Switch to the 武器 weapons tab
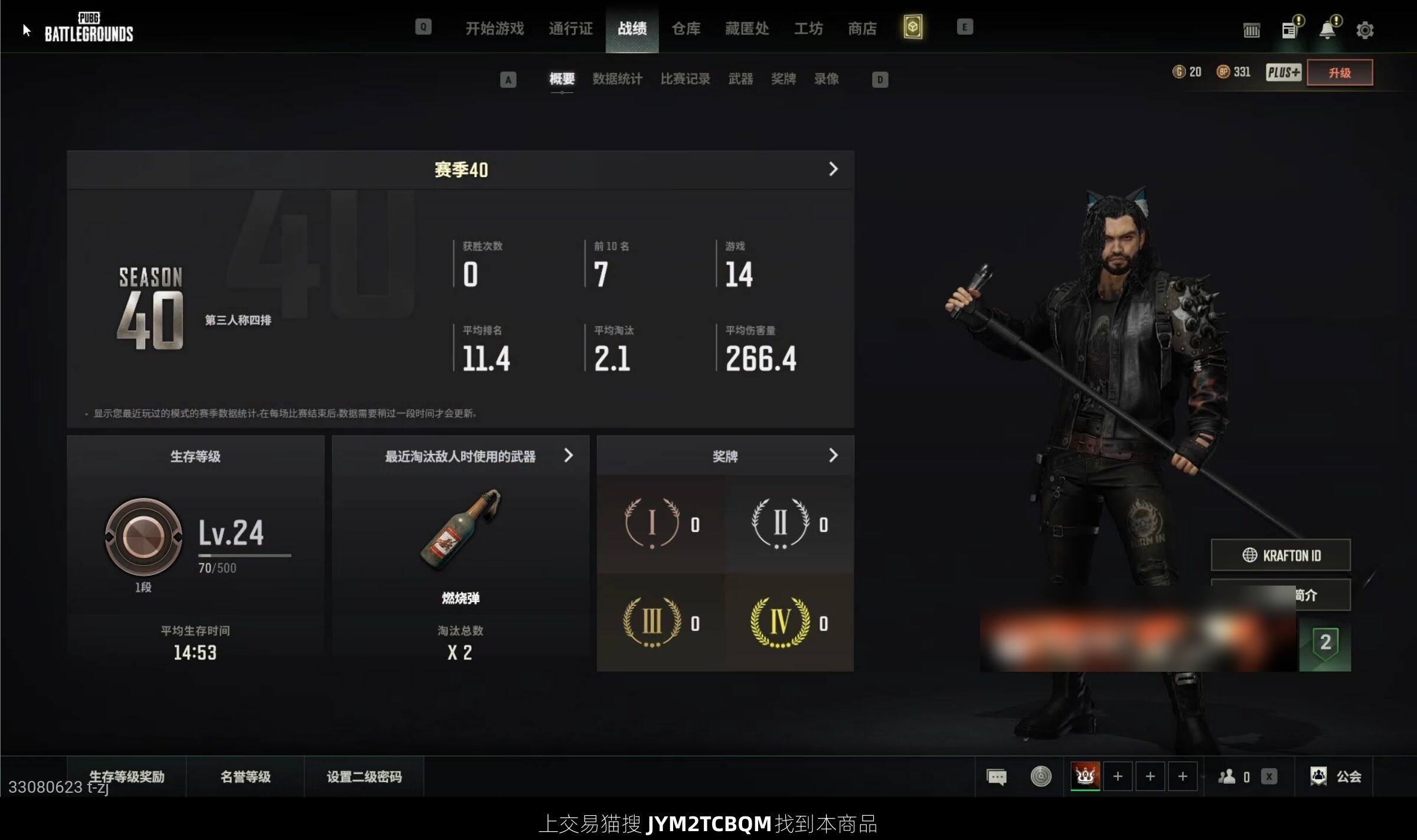The image size is (1417, 840). (740, 79)
